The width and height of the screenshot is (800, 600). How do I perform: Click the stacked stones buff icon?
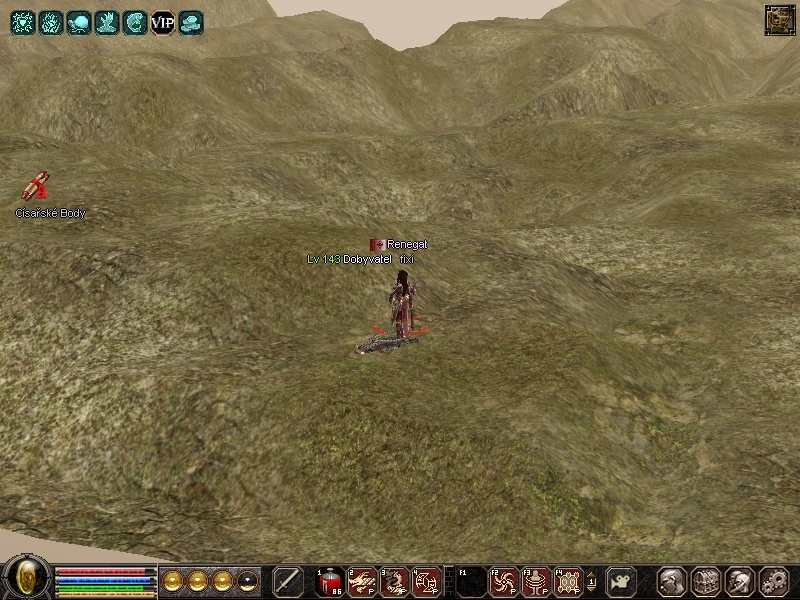click(191, 22)
